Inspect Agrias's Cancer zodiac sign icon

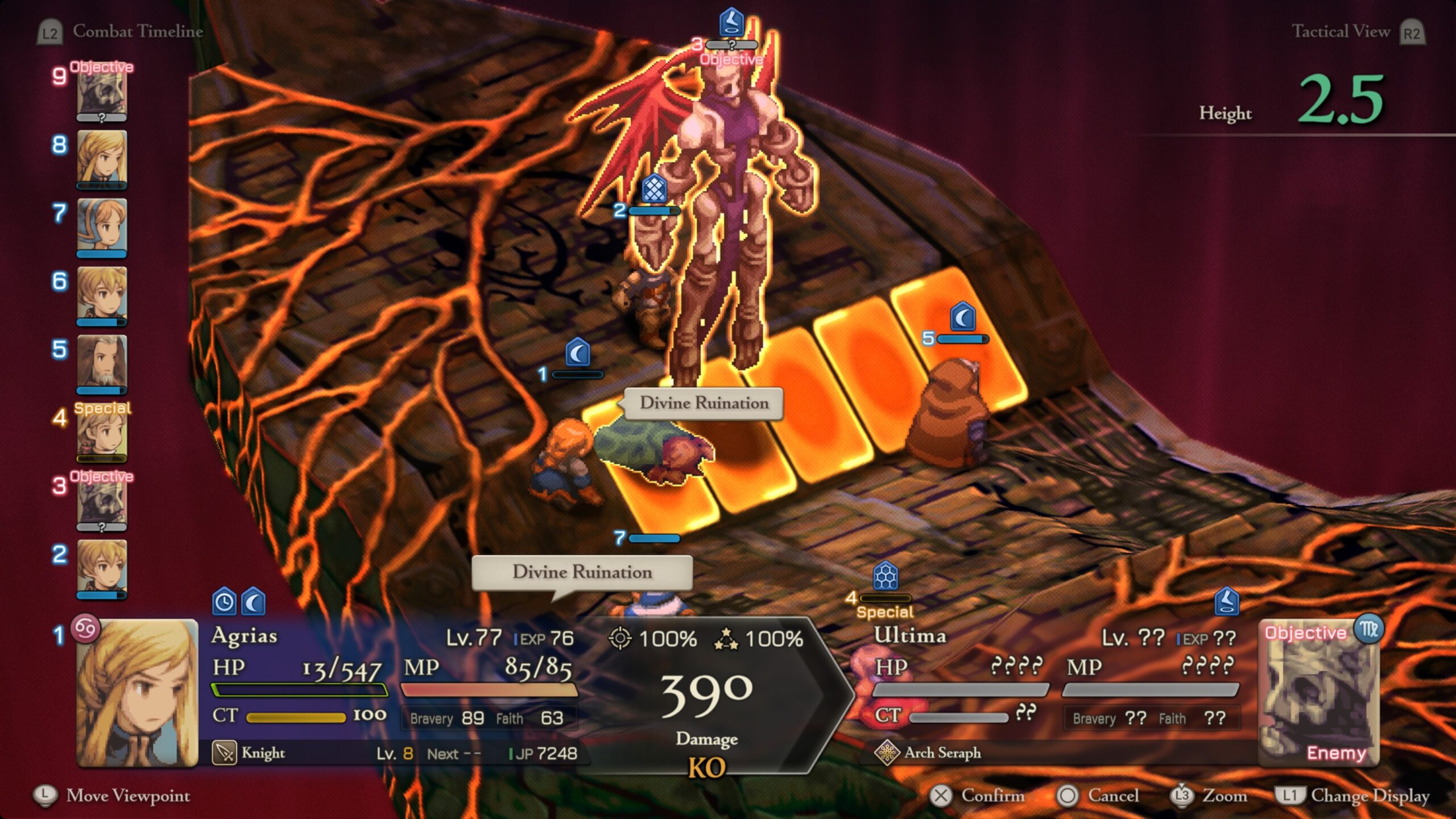[x=85, y=628]
